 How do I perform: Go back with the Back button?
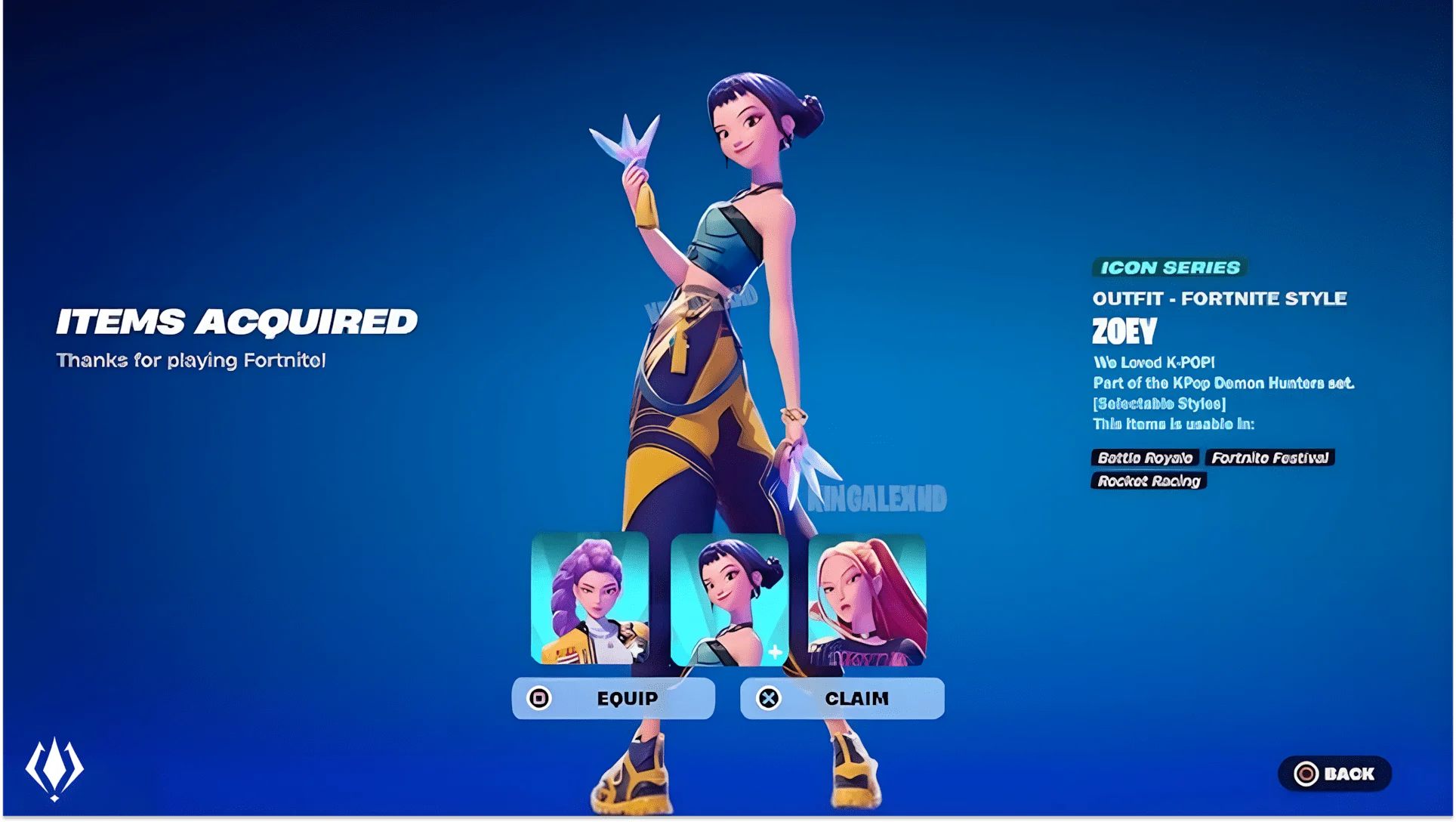tap(1334, 774)
